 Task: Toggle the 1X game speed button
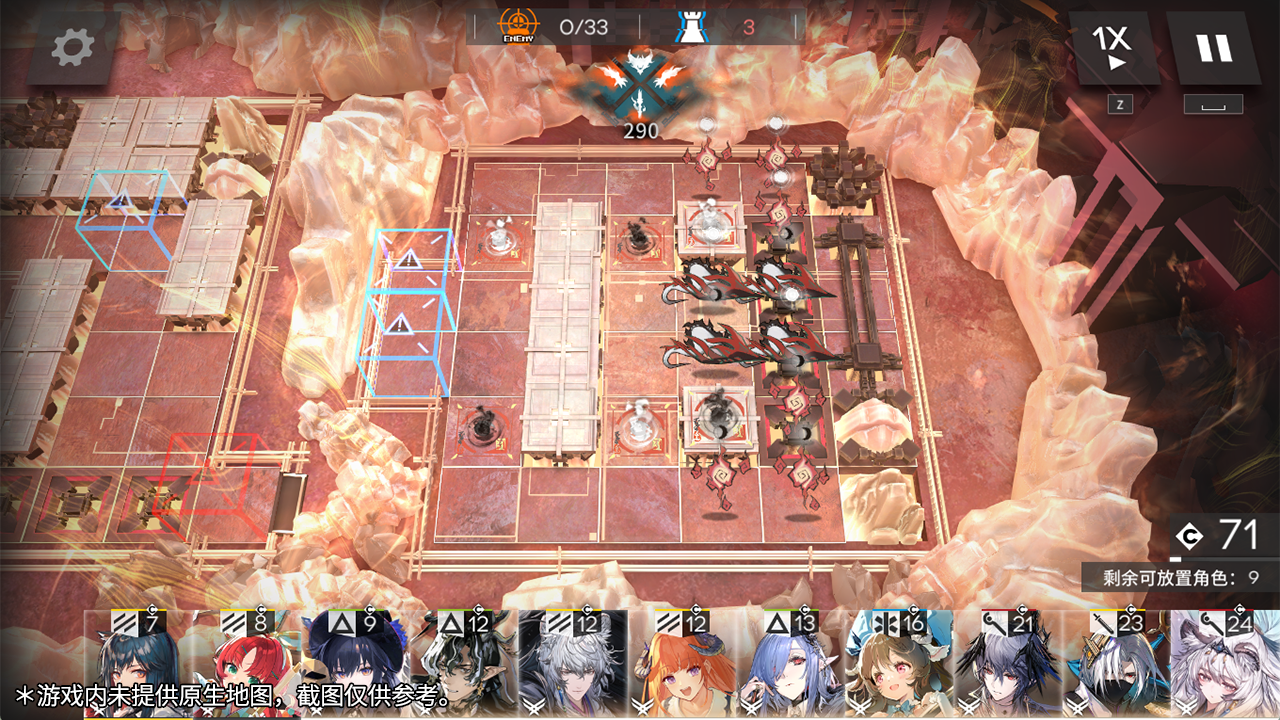(x=1113, y=47)
